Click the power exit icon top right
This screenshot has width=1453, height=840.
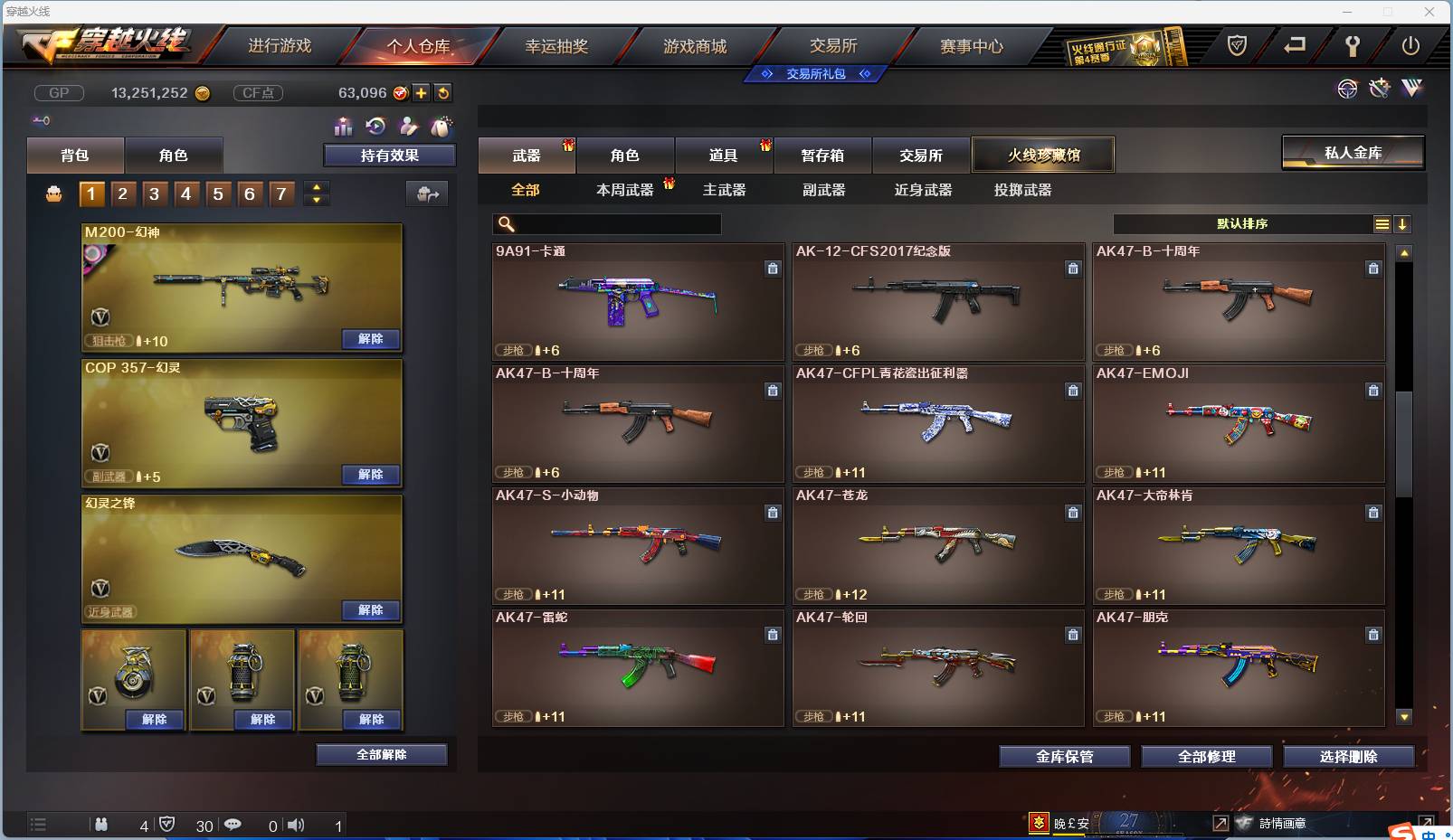tap(1411, 45)
